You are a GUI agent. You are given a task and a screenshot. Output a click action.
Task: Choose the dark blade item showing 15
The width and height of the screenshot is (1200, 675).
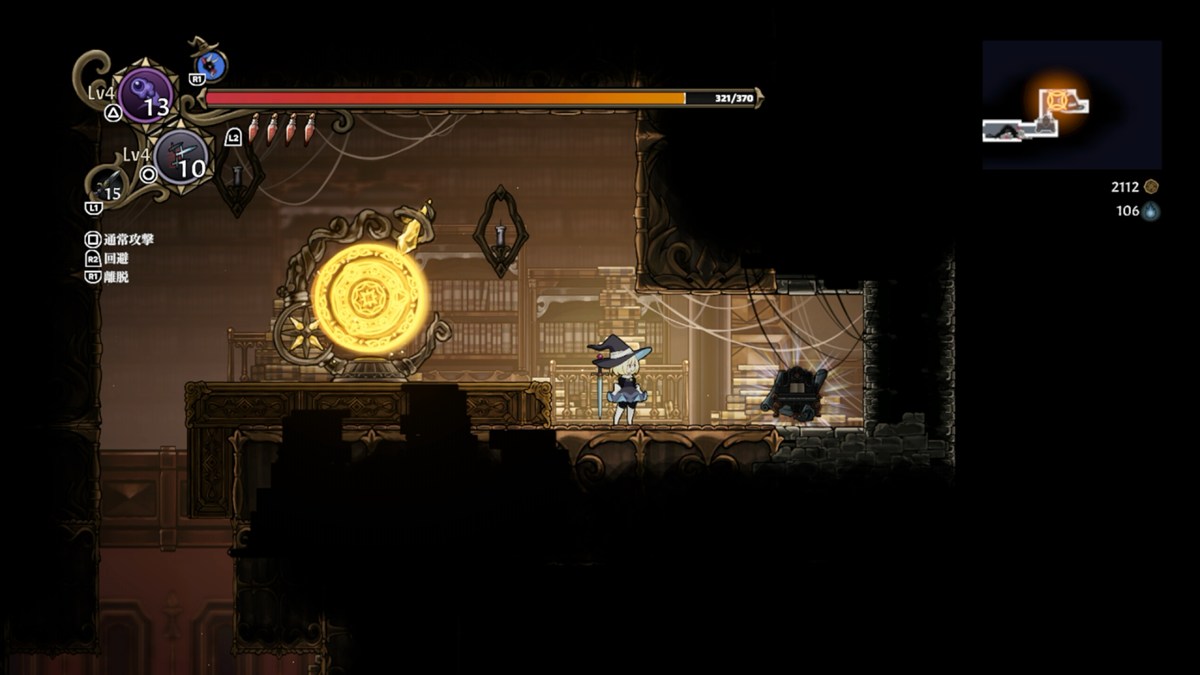click(x=108, y=185)
